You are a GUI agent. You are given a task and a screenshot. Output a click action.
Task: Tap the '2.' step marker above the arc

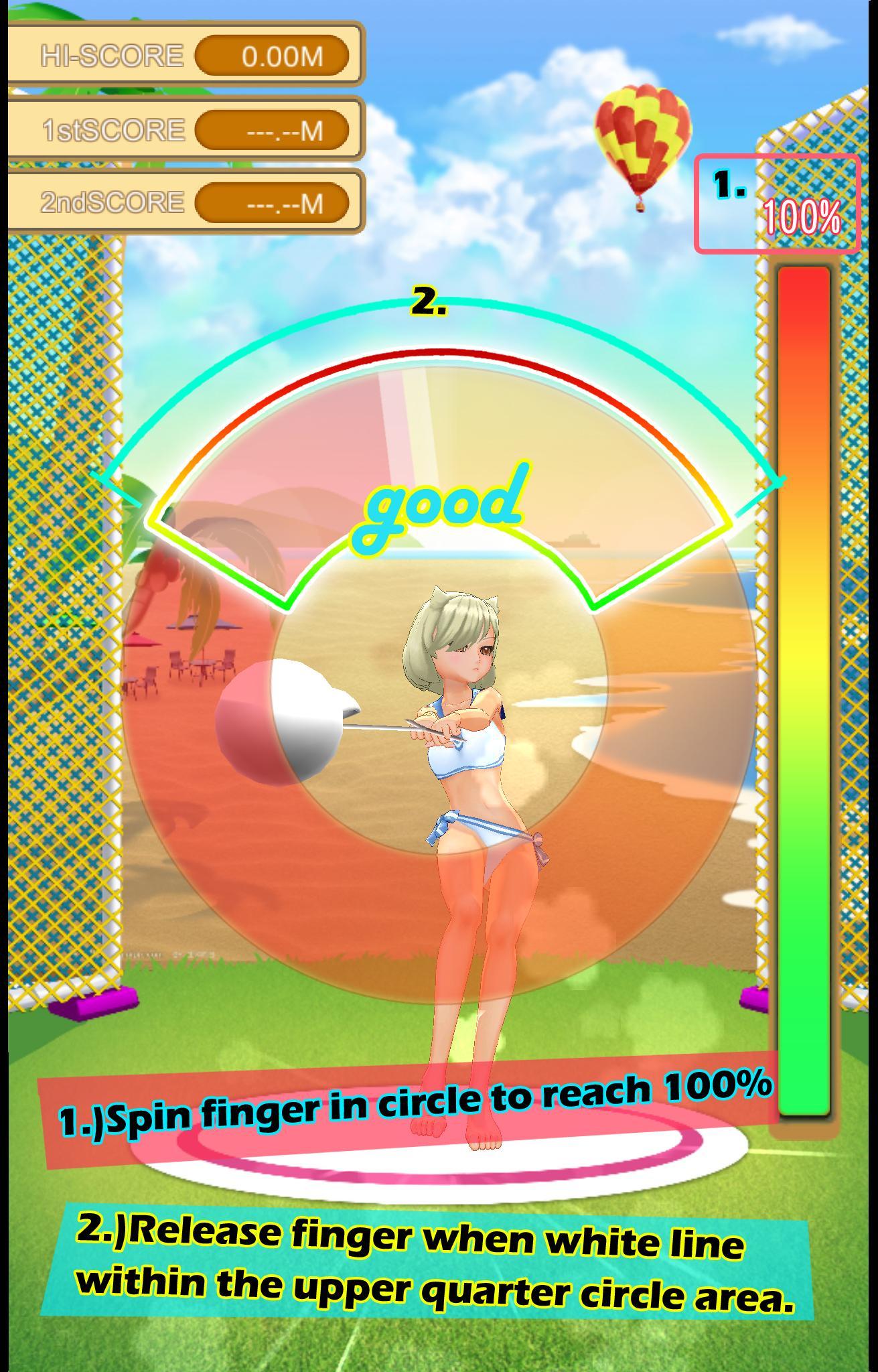(426, 302)
